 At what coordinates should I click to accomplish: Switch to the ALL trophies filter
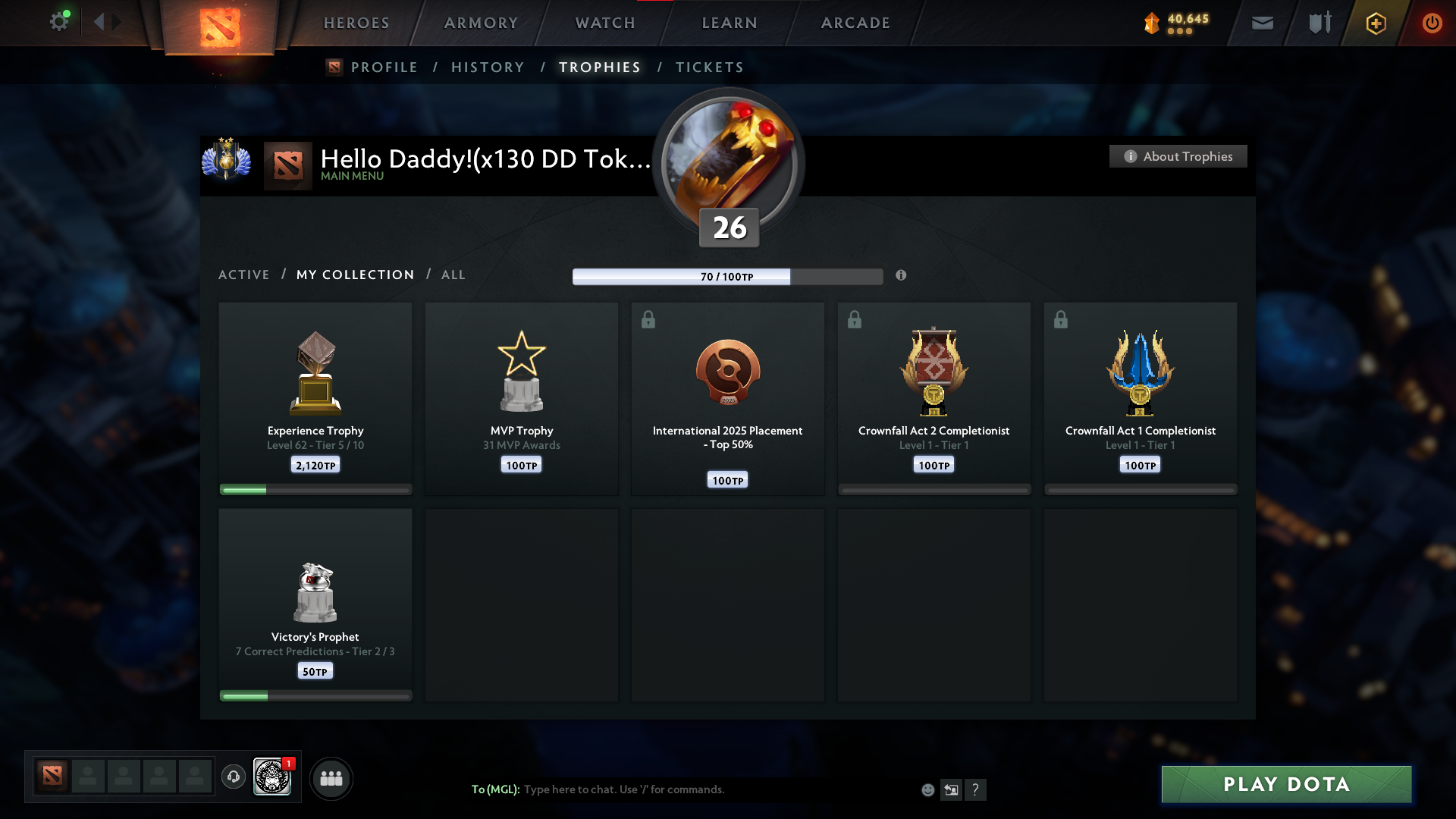[x=453, y=275]
